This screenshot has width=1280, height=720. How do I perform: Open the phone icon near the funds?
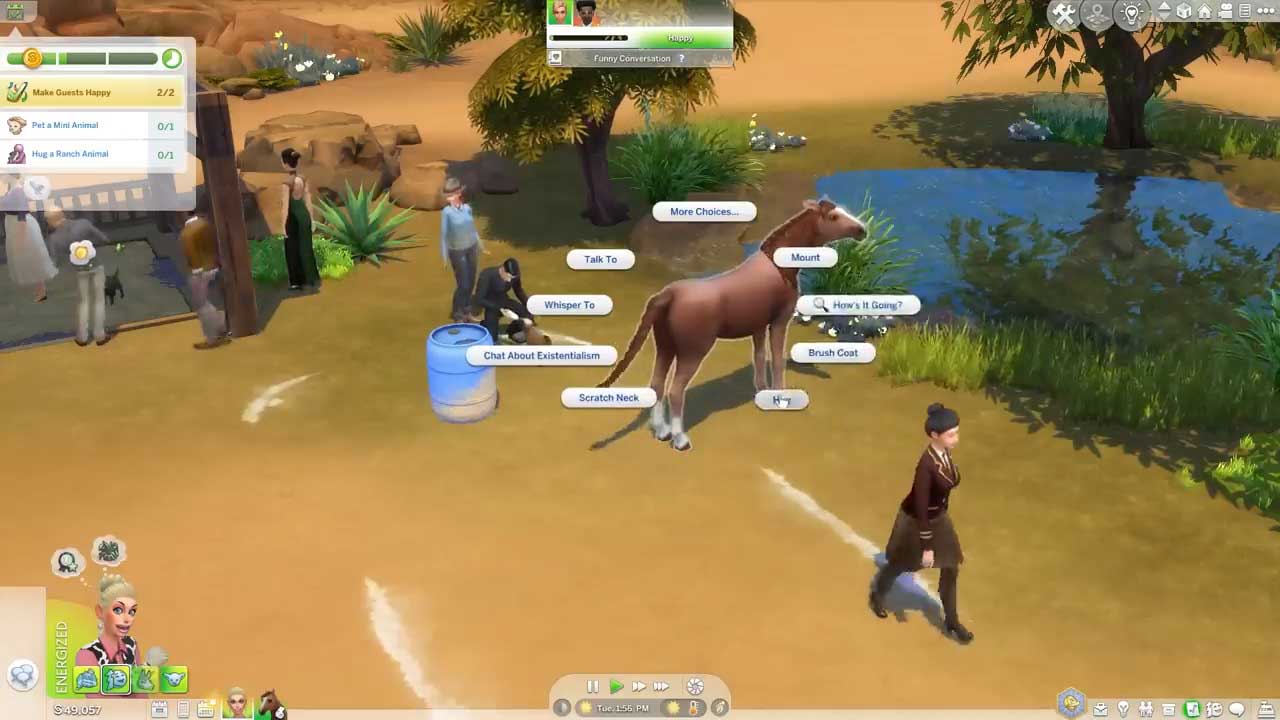(183, 710)
